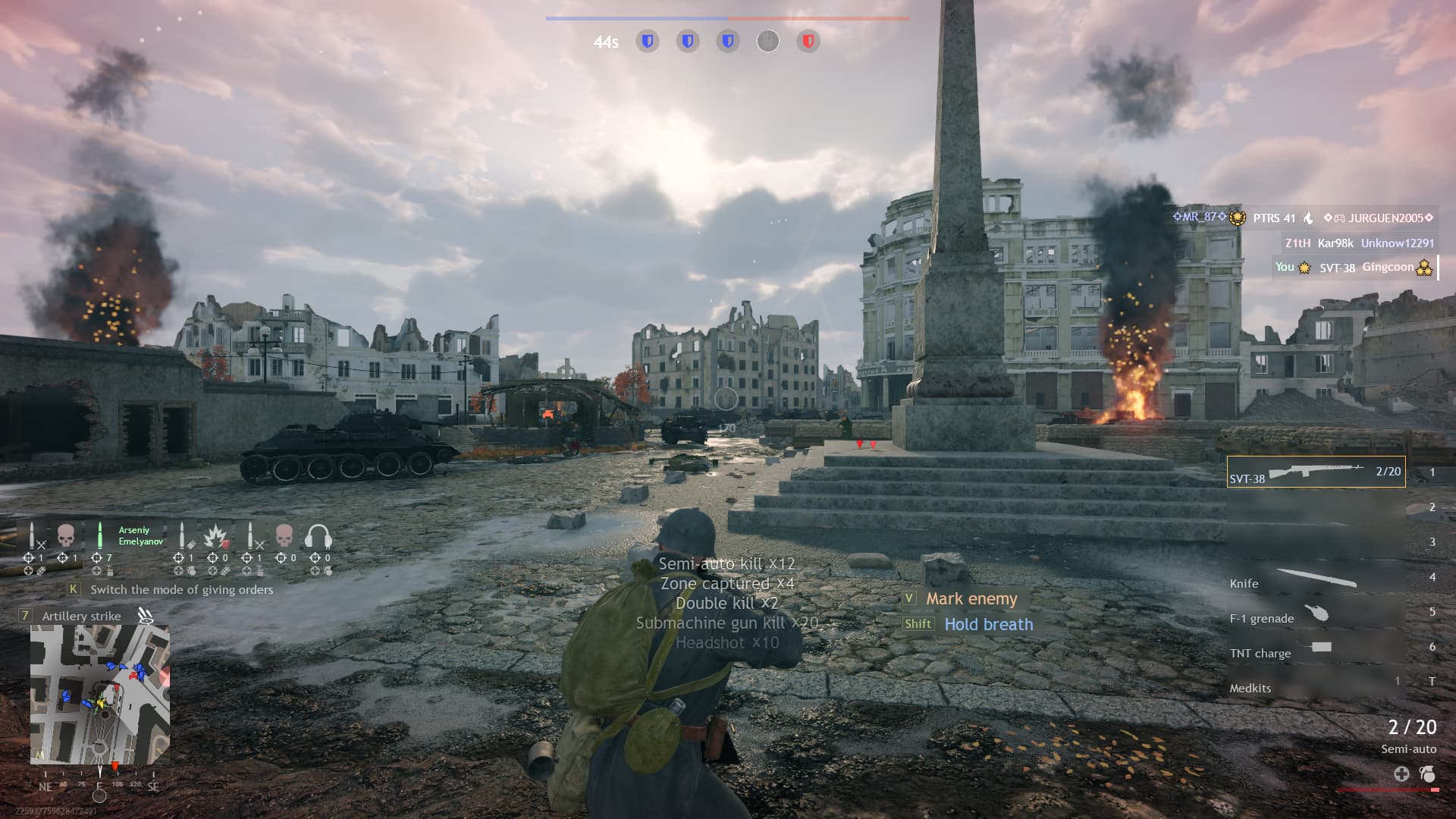Equip the F-1 grenade
The height and width of the screenshot is (819, 1456).
pyautogui.click(x=1316, y=615)
